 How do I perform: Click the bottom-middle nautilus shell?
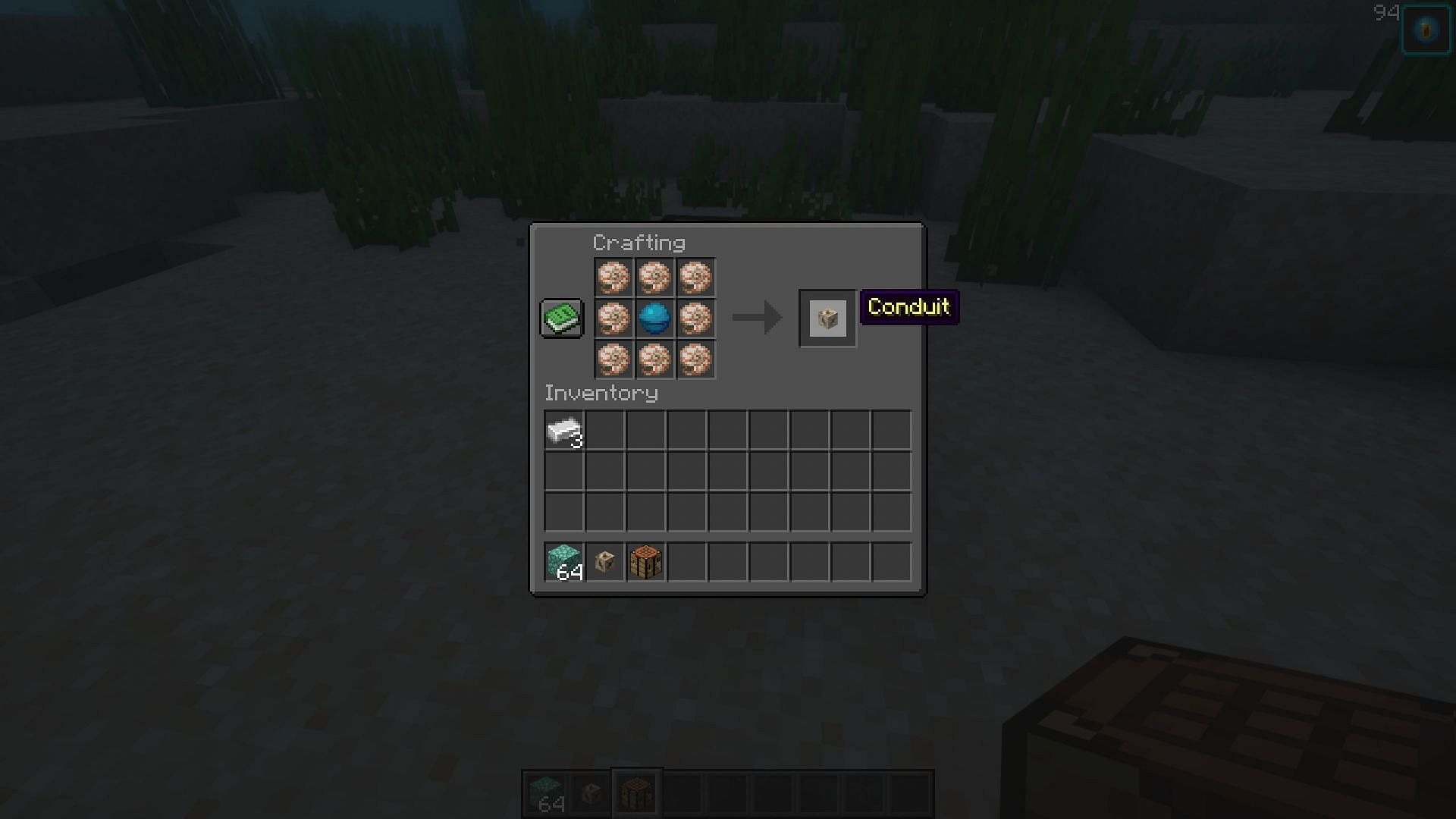coord(655,359)
